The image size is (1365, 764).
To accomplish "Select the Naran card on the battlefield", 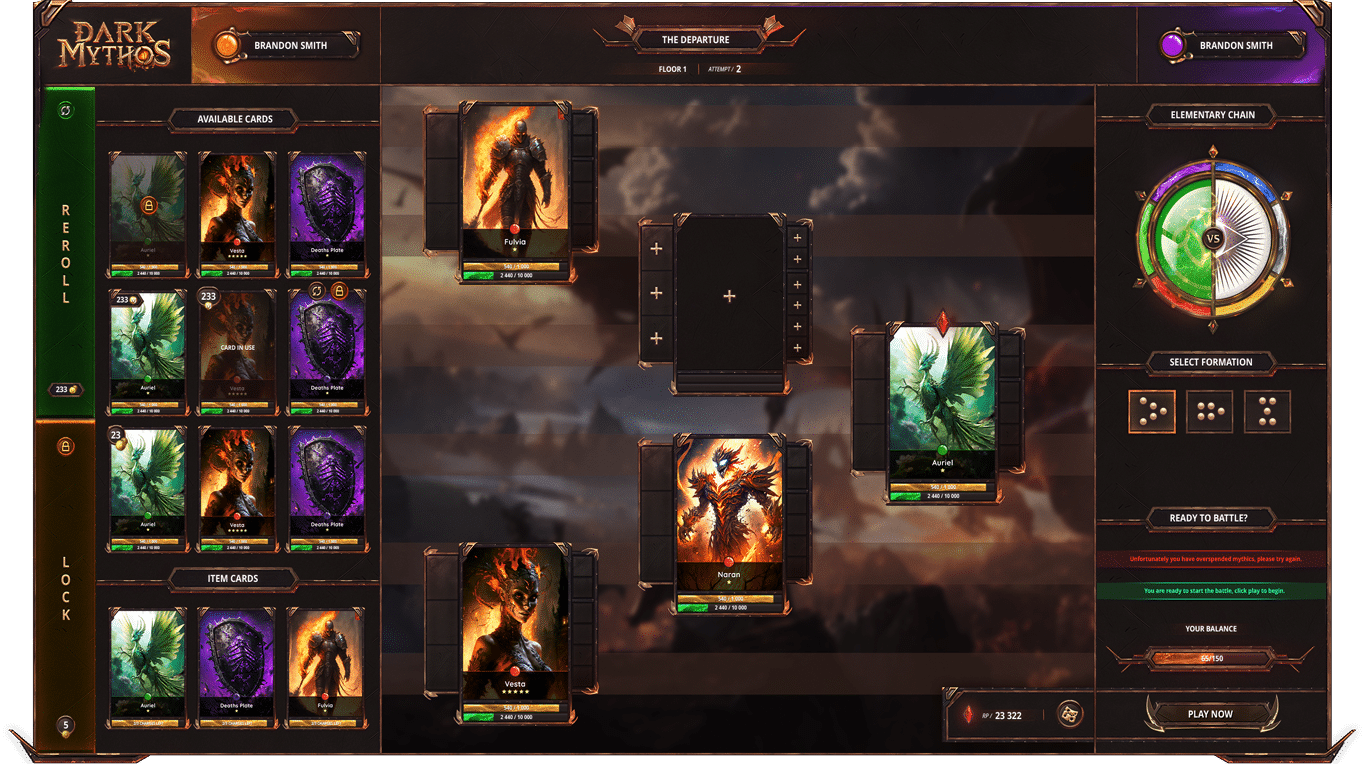I will [x=729, y=522].
